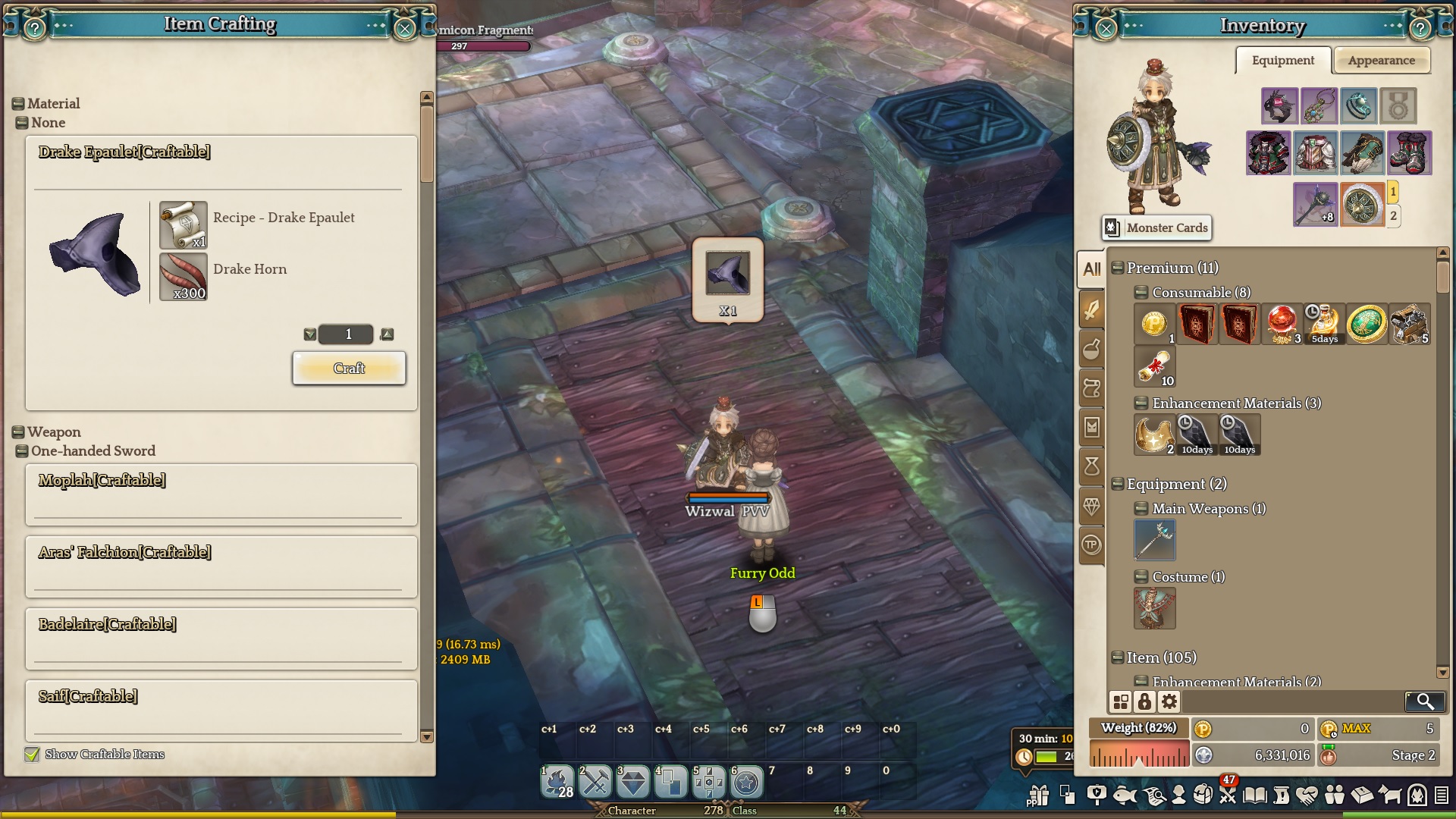Image resolution: width=1456 pixels, height=819 pixels.
Task: Select the Drake Horn material slot
Action: click(x=184, y=278)
